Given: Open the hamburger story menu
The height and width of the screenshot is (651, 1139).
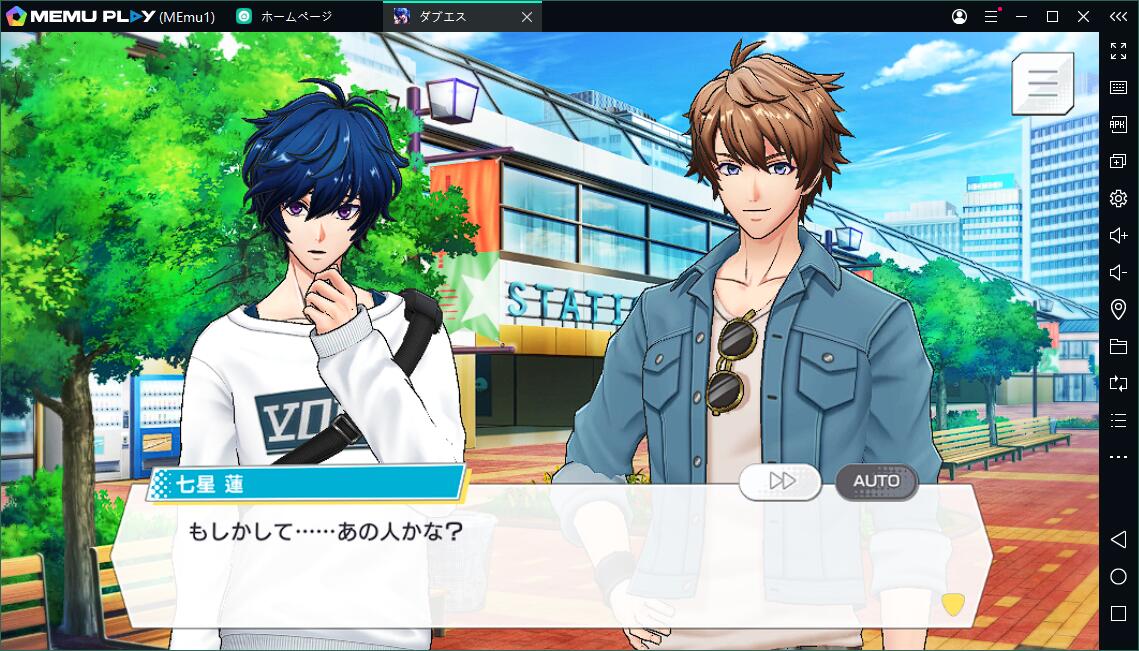Looking at the screenshot, I should click(1042, 83).
